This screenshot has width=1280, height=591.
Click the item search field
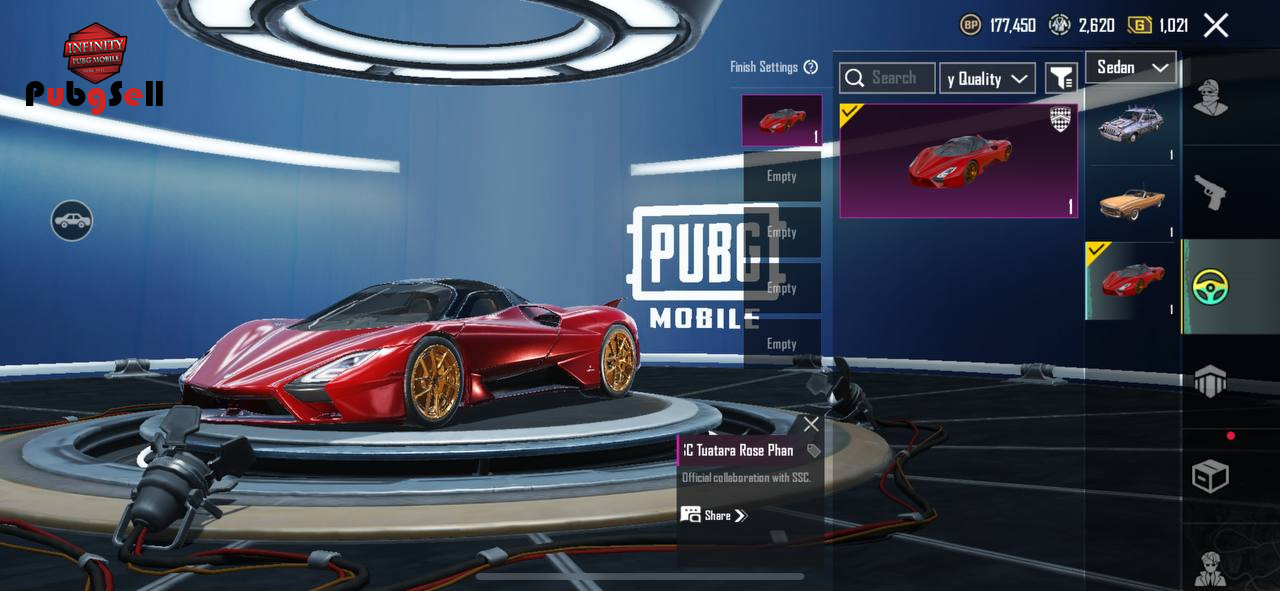click(x=887, y=78)
